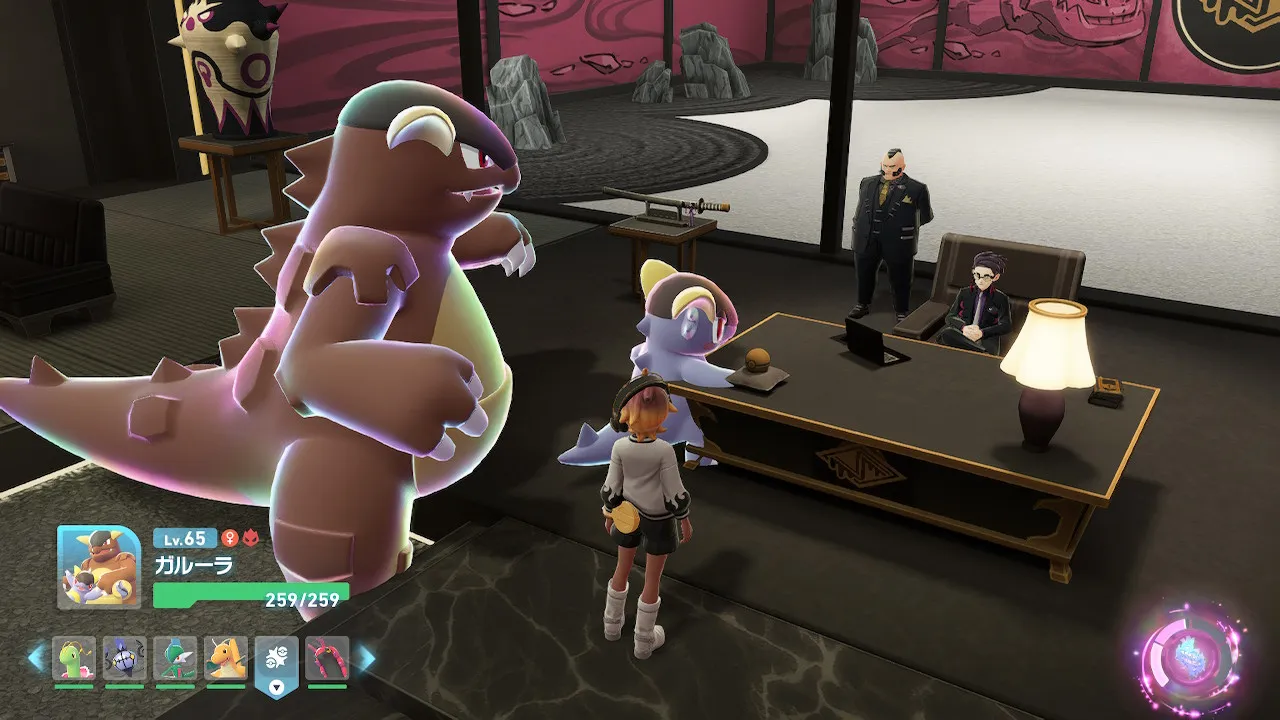Click the right arrow of party bar
Screen dimensions: 1280x720
(x=366, y=658)
